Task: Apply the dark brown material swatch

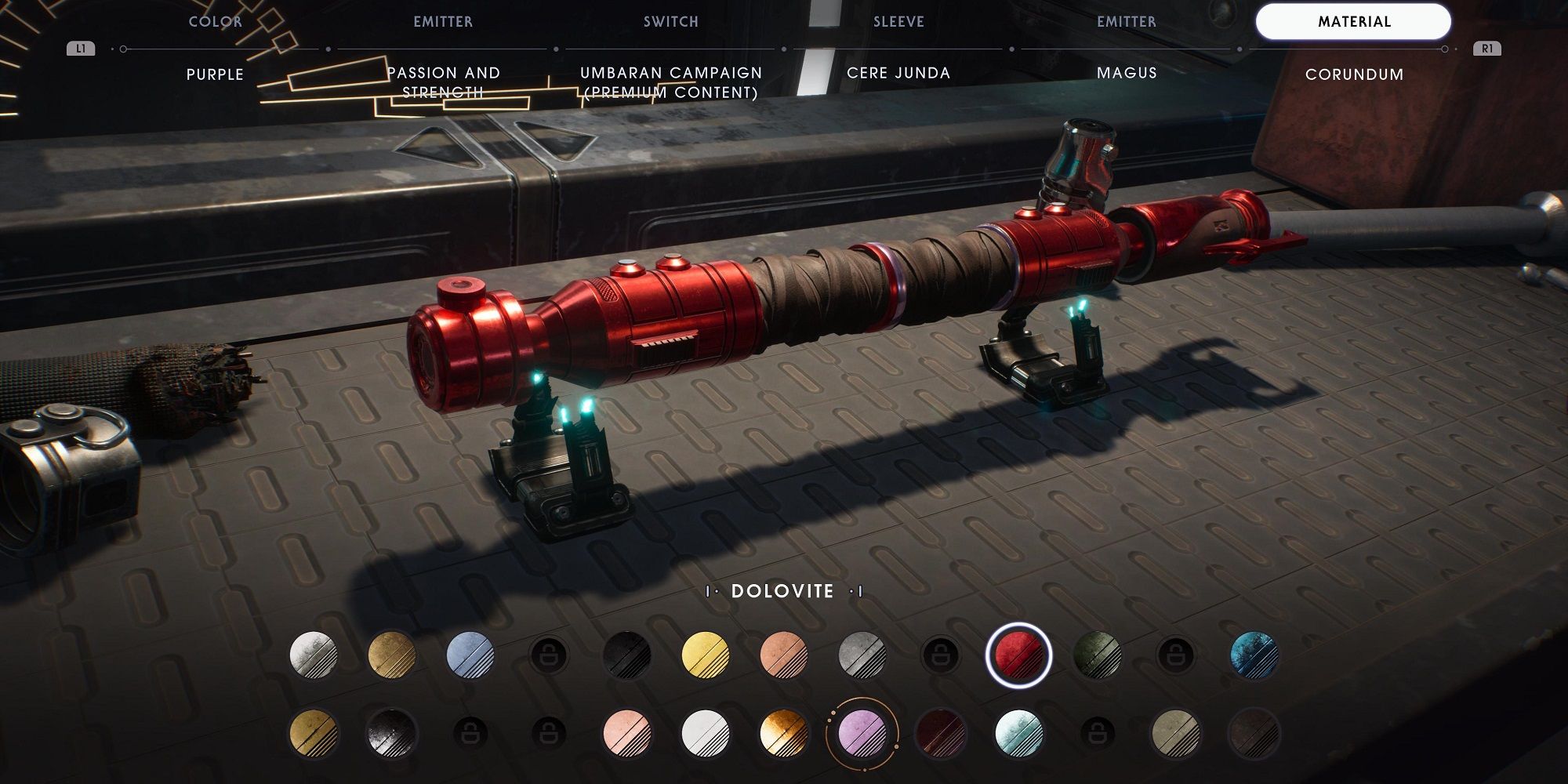Action: click(1254, 733)
